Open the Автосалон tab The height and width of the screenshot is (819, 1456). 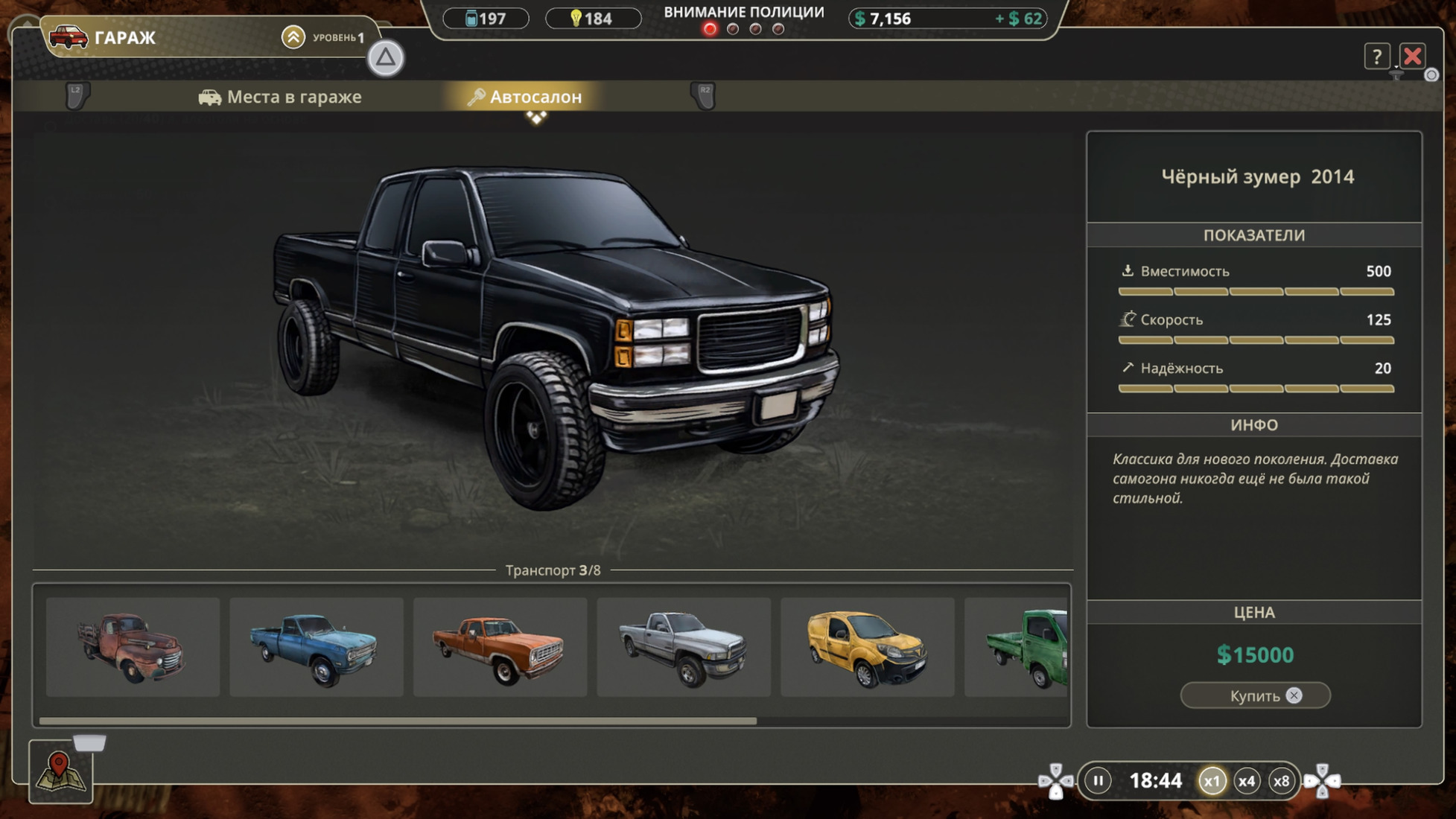pyautogui.click(x=525, y=97)
